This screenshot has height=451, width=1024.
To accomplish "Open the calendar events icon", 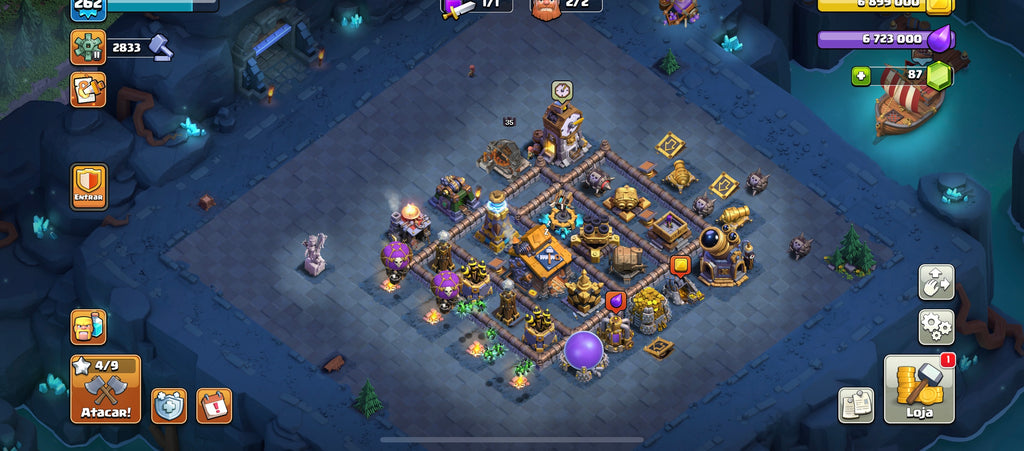I will [214, 405].
